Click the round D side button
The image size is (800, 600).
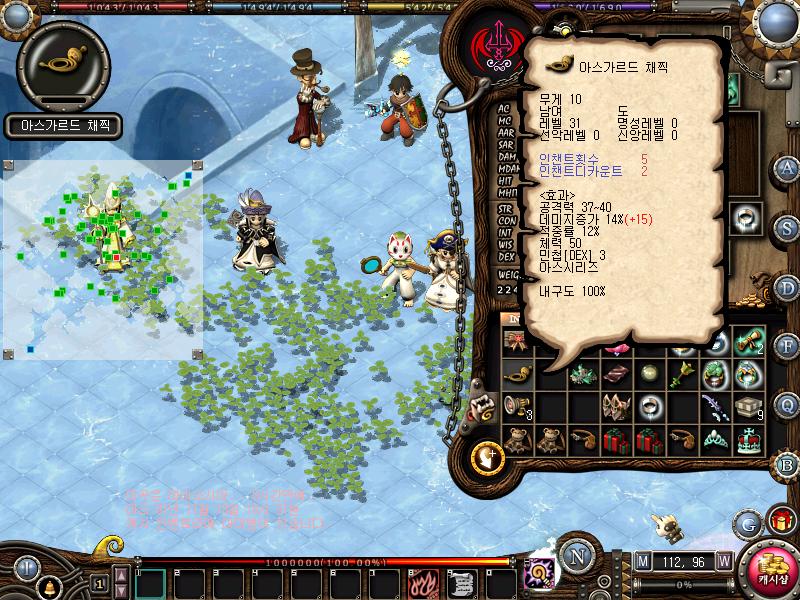(787, 286)
